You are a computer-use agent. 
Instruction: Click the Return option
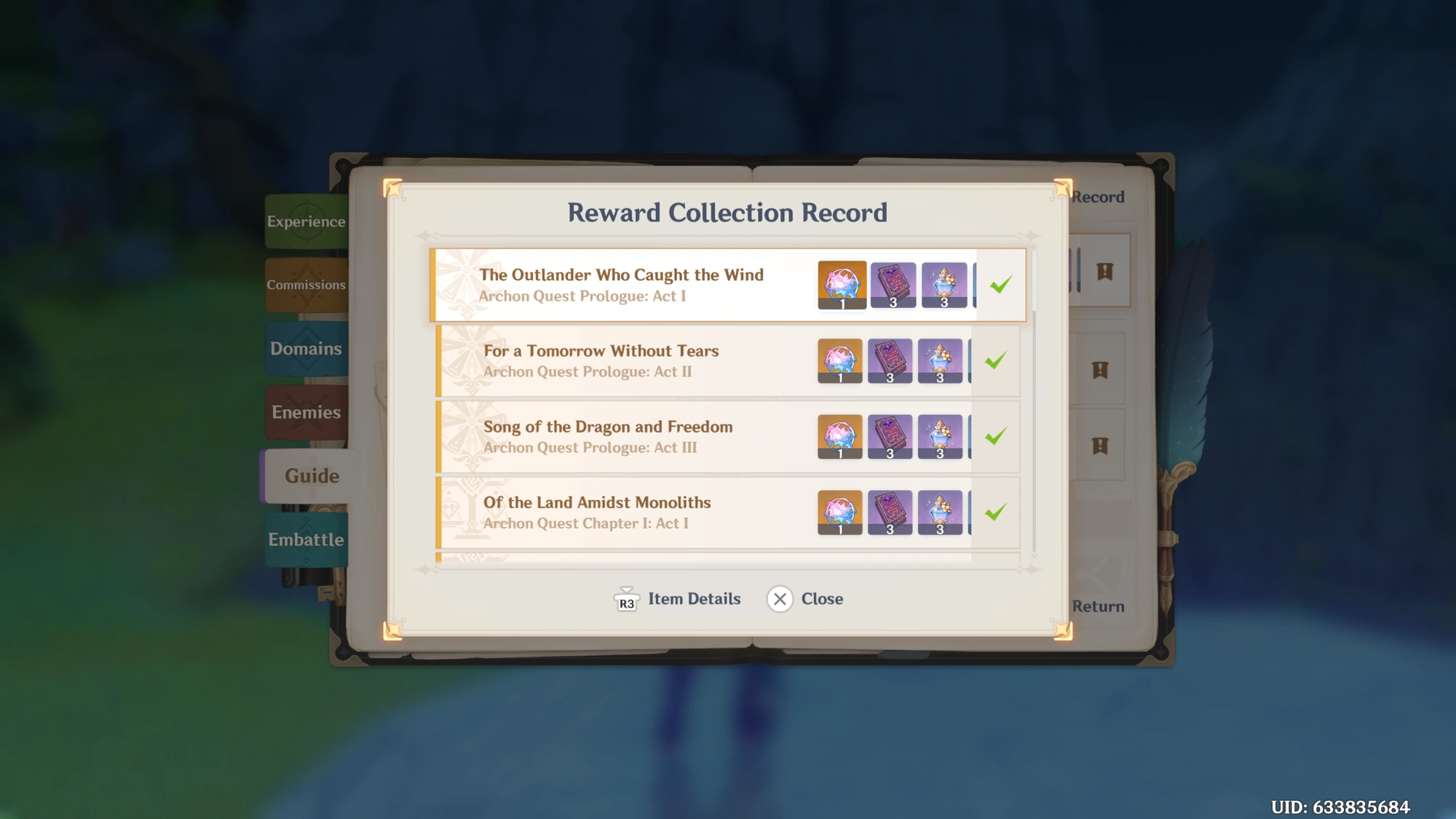[x=1098, y=606]
